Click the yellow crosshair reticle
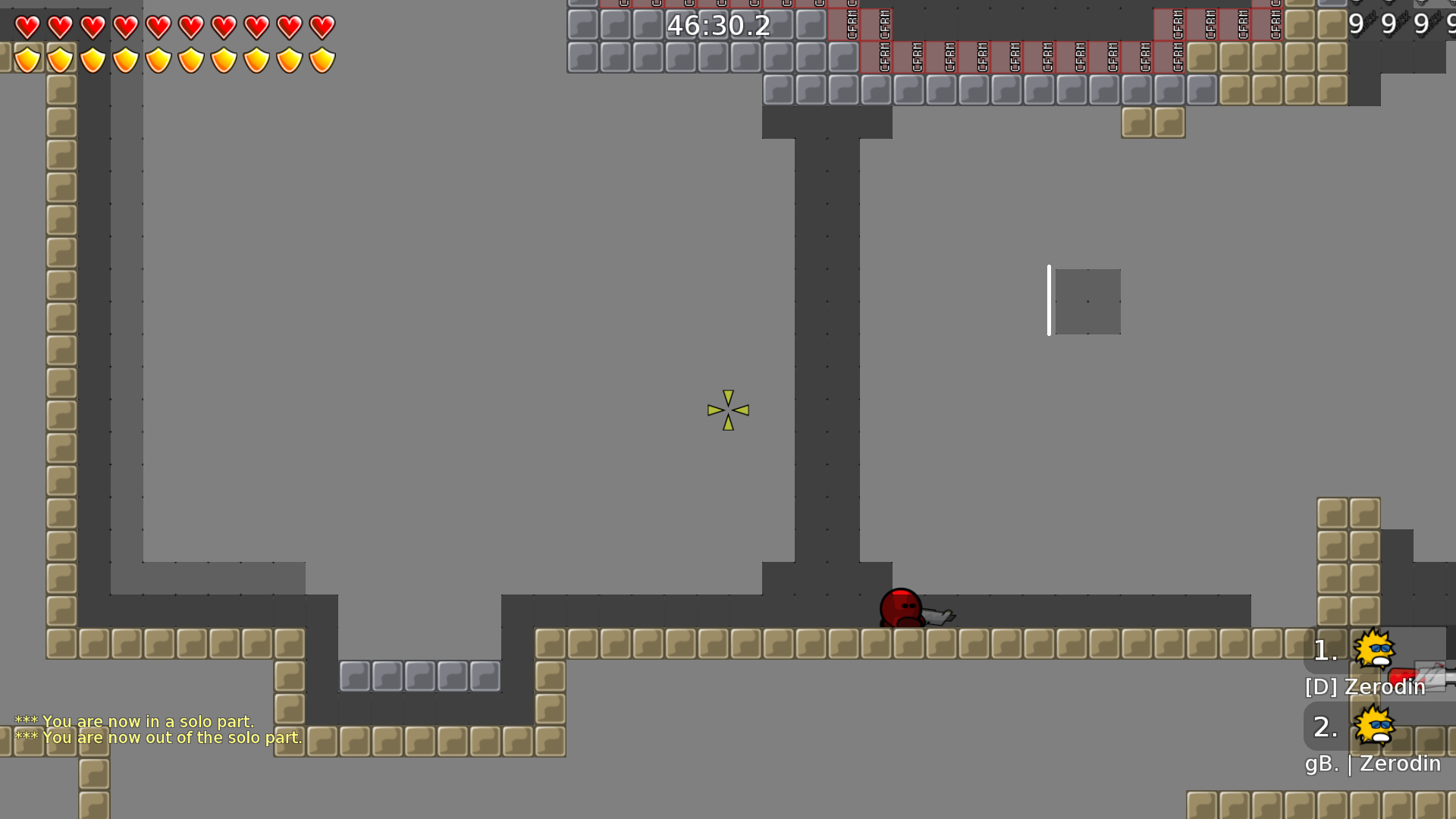 [726, 410]
